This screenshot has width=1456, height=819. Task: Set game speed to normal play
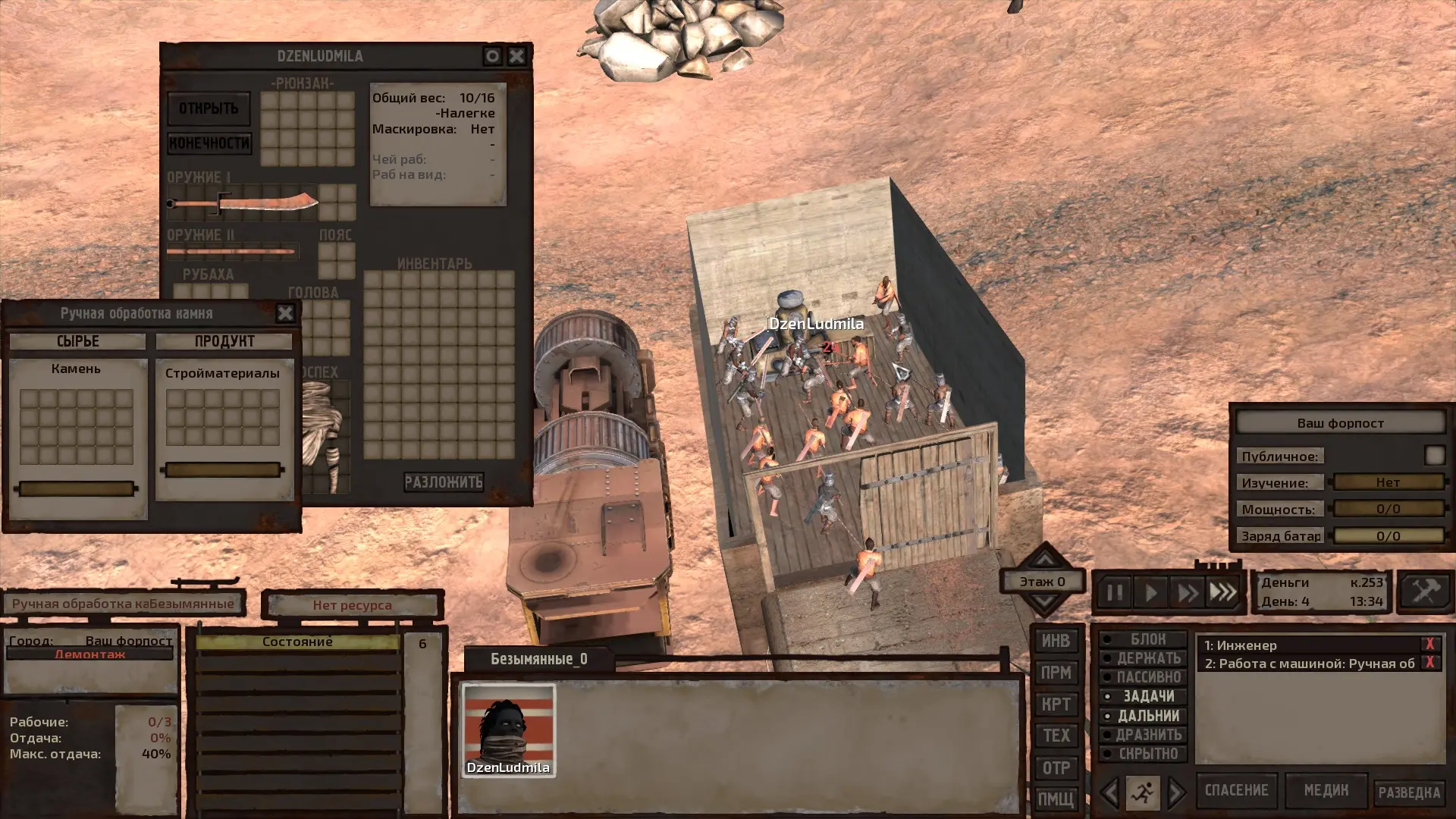[1150, 592]
